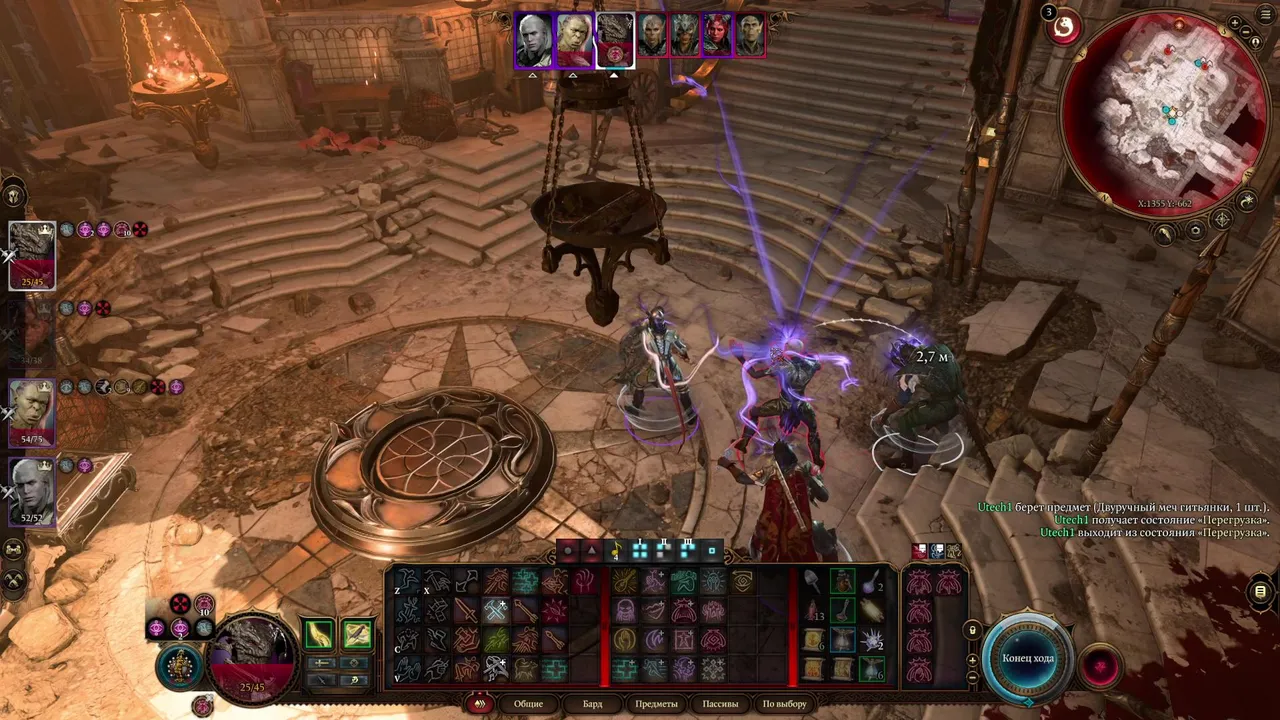Click the red-haired tiefling in turn order

click(716, 35)
